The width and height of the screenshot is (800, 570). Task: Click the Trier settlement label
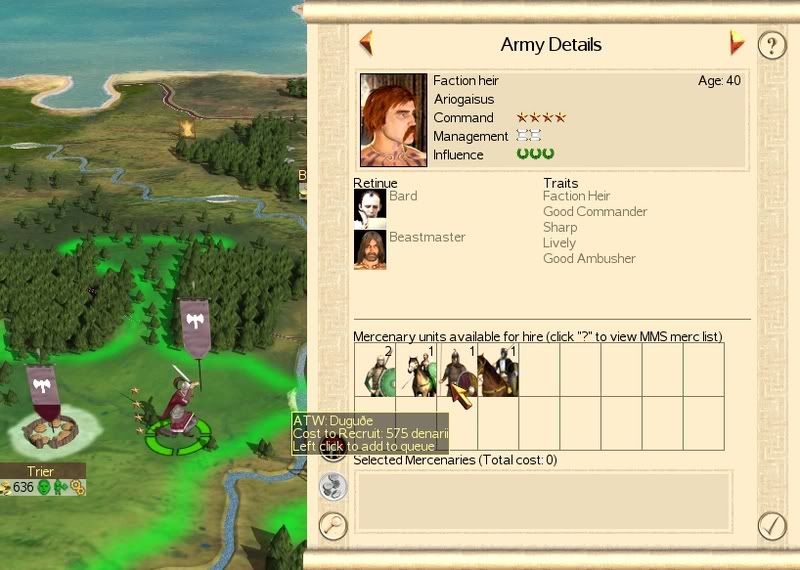[x=41, y=470]
